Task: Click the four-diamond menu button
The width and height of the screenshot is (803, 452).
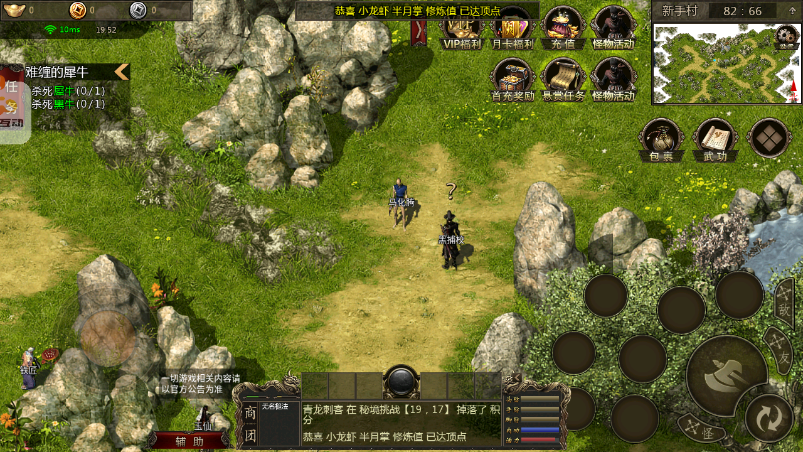Action: (x=769, y=138)
